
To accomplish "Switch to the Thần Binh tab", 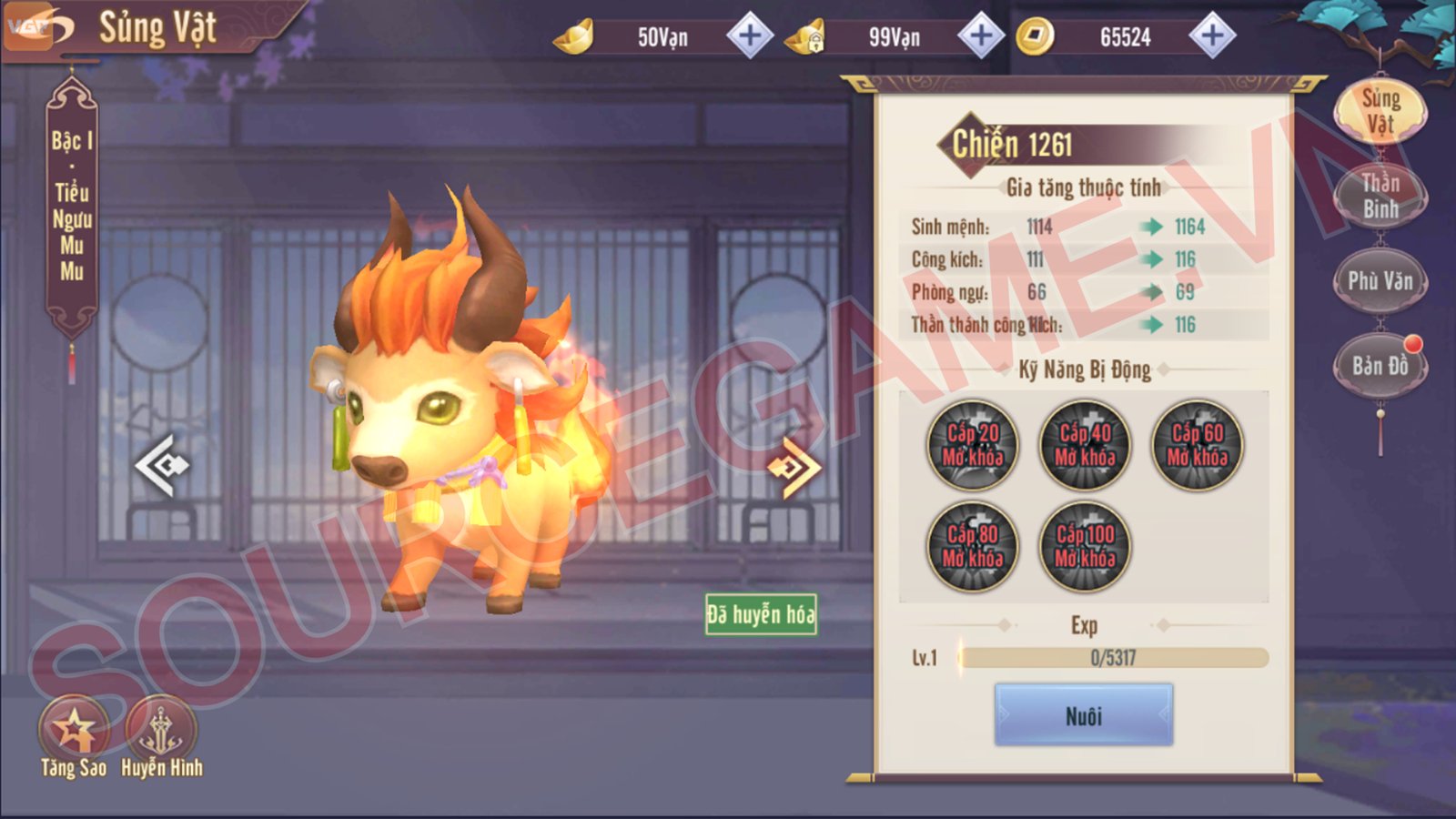I will point(1380,196).
